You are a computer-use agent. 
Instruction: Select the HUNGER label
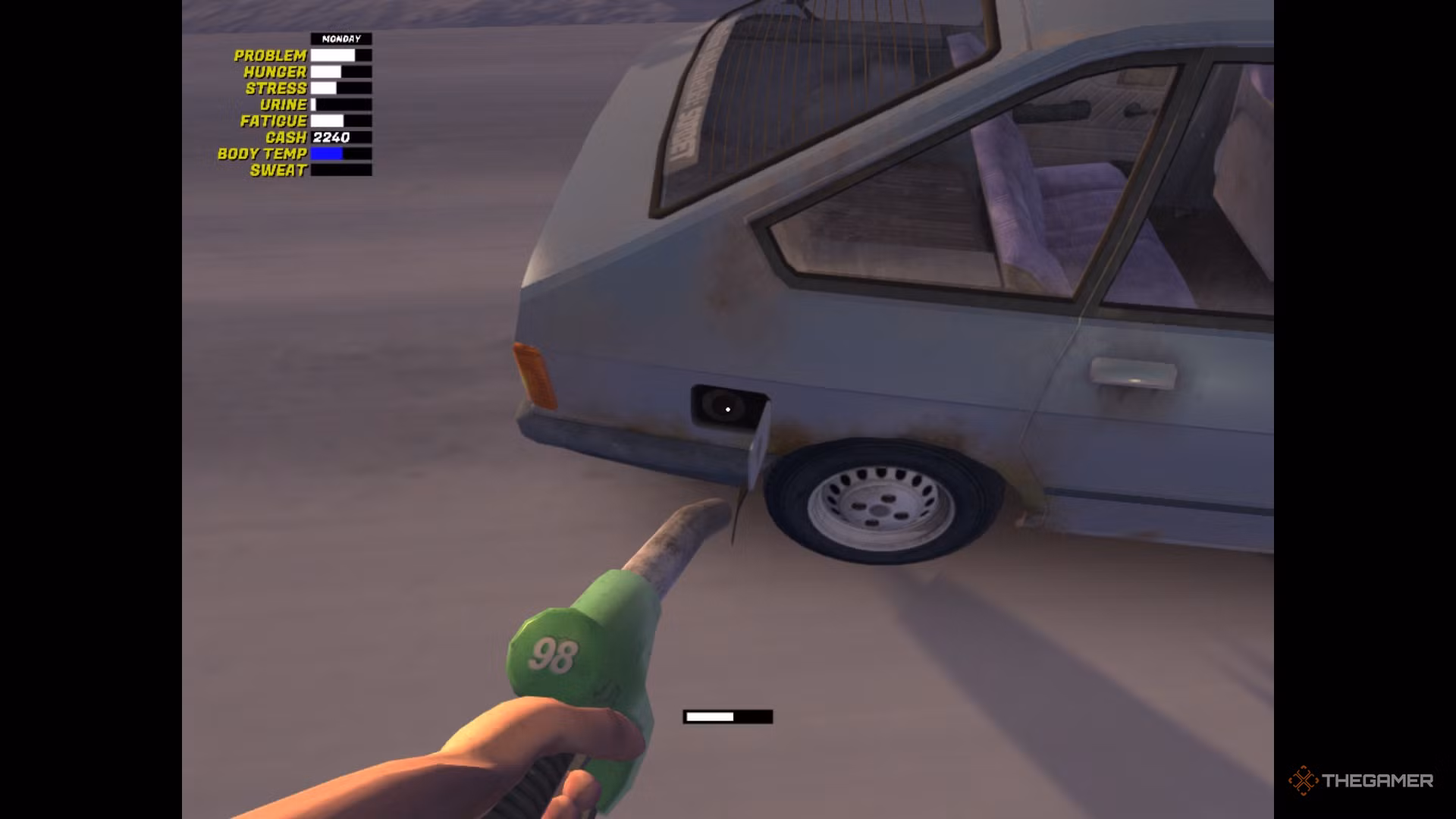275,71
